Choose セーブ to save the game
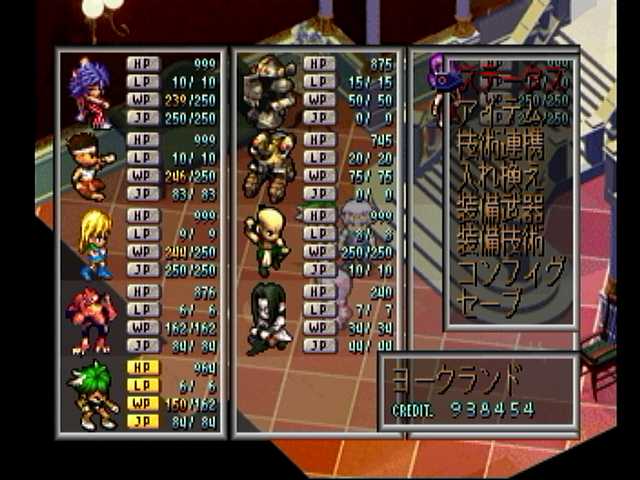Viewport: 640px width, 480px height. [x=488, y=300]
